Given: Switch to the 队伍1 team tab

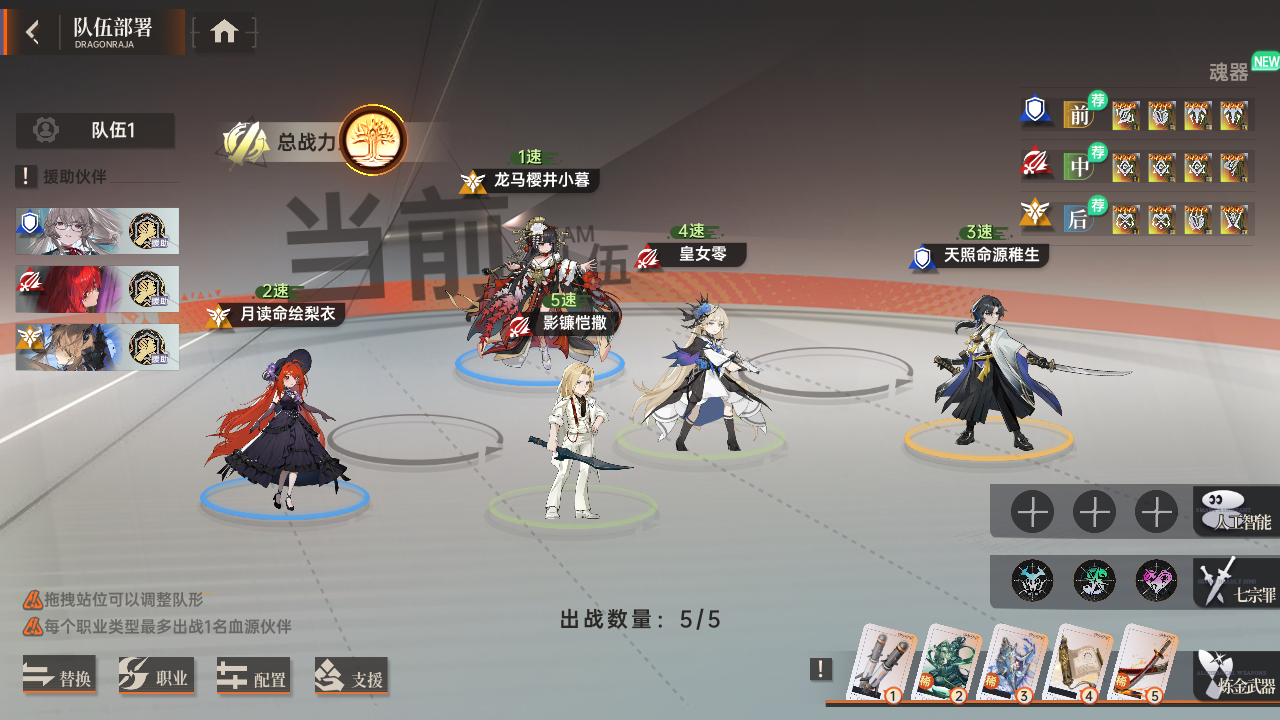Looking at the screenshot, I should pos(96,130).
